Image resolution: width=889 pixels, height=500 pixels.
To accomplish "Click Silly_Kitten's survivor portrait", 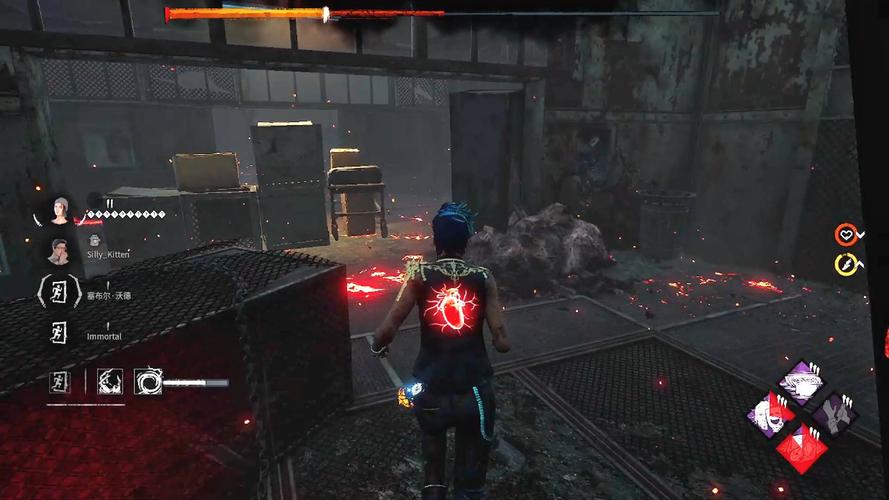I will tap(59, 251).
